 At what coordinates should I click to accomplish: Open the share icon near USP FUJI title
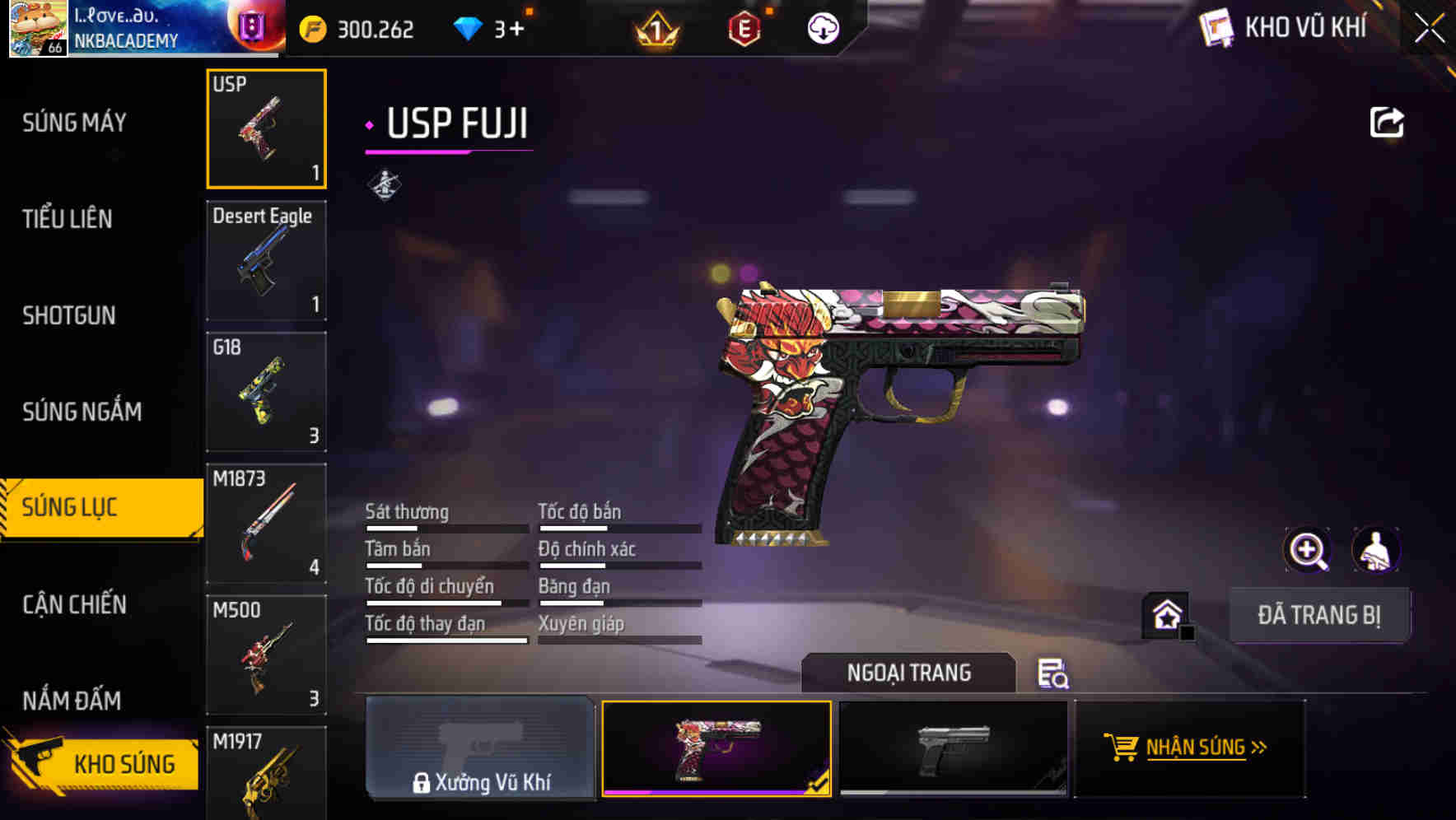1388,121
